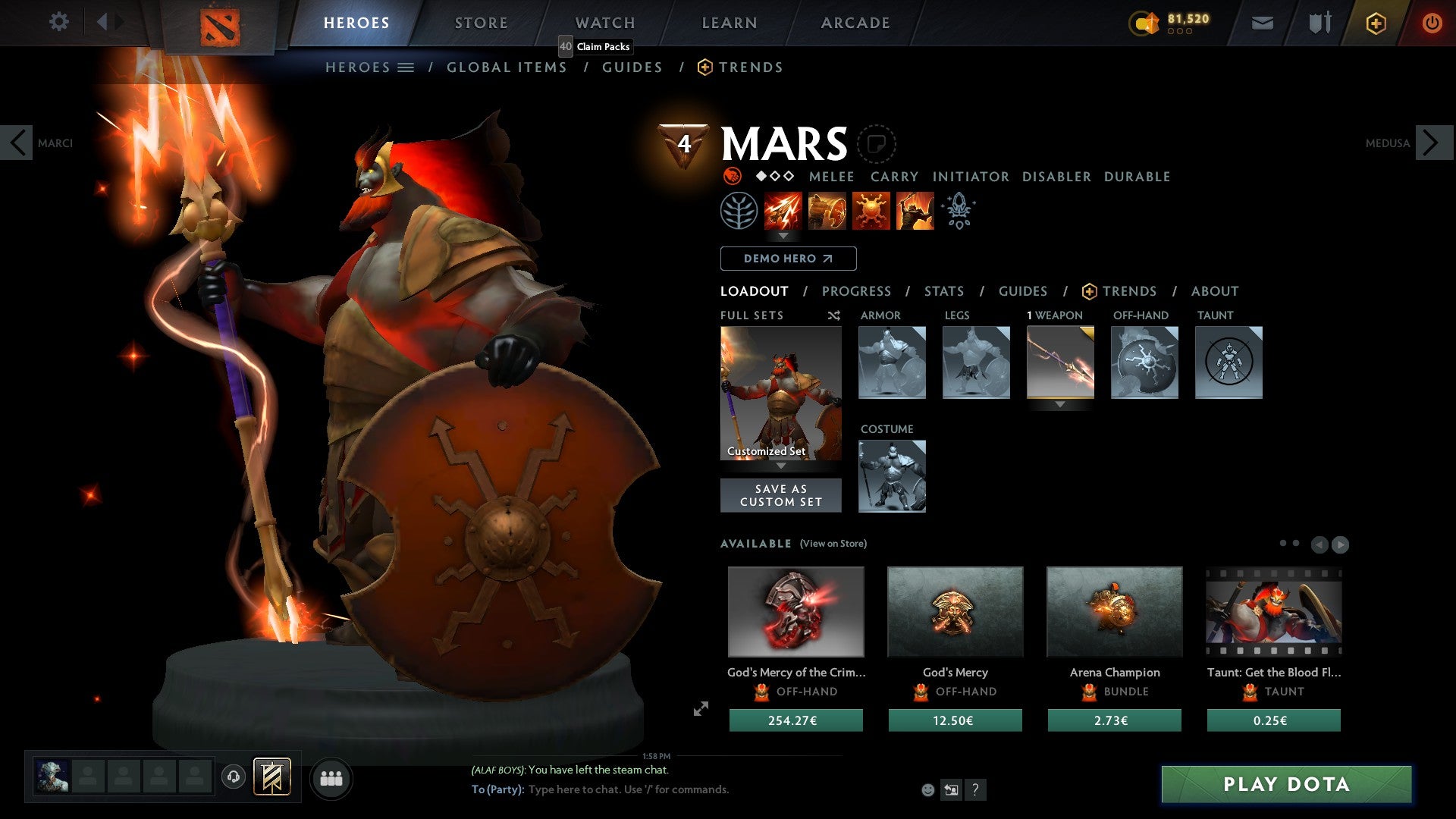Switch to the STATS tab
The height and width of the screenshot is (819, 1456).
tap(944, 291)
